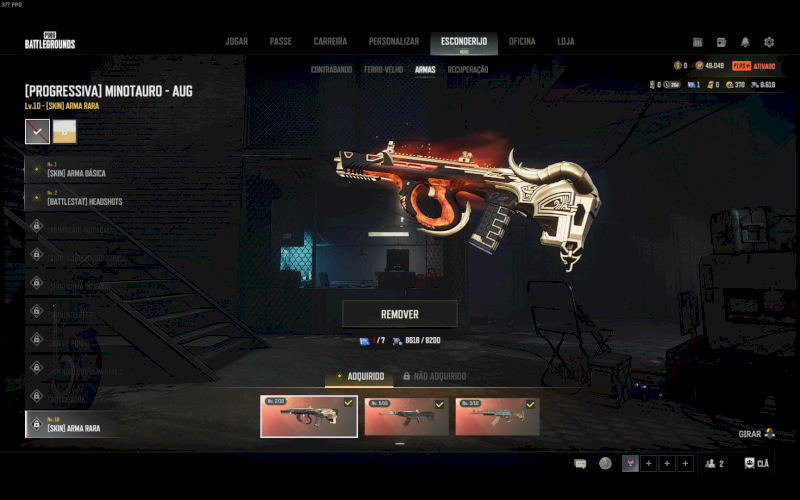800x500 pixels.
Task: Open the Clã panel
Action: 757,464
